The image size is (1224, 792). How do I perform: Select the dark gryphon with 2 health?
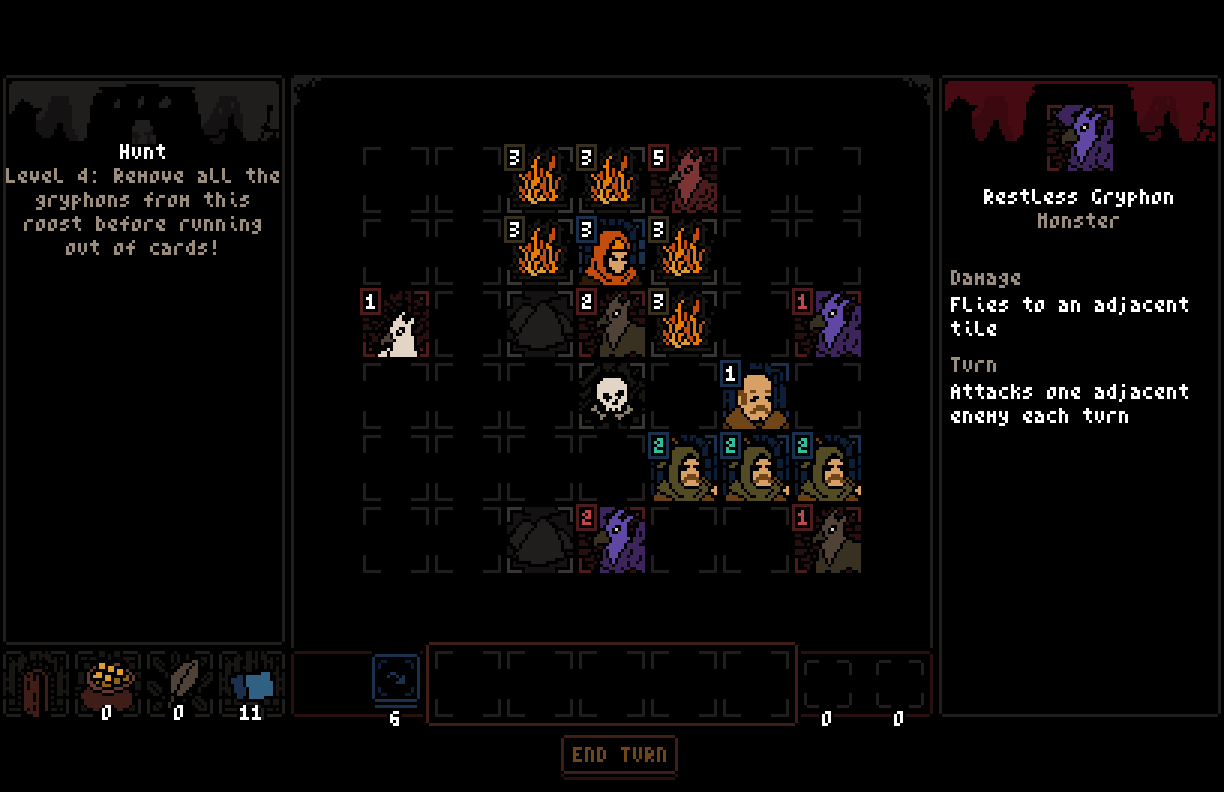tap(613, 325)
